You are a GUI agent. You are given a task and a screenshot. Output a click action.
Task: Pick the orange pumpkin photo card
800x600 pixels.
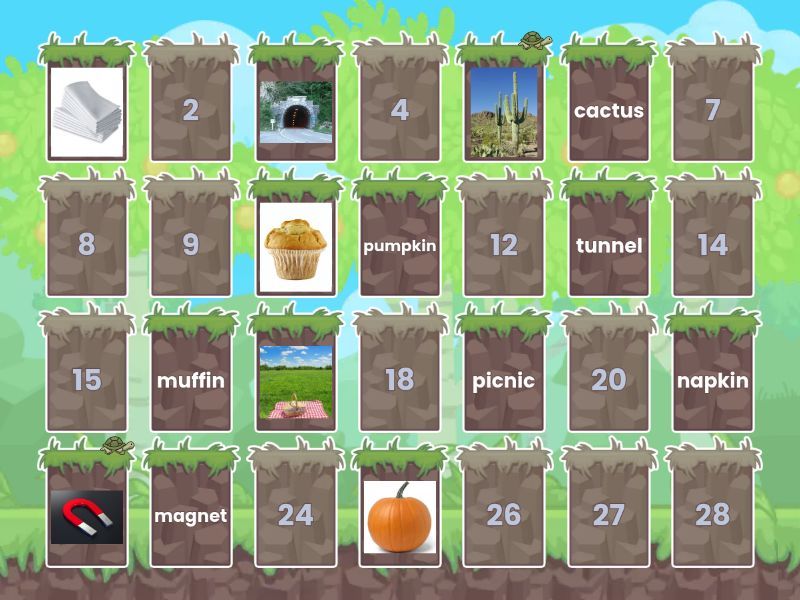399,515
